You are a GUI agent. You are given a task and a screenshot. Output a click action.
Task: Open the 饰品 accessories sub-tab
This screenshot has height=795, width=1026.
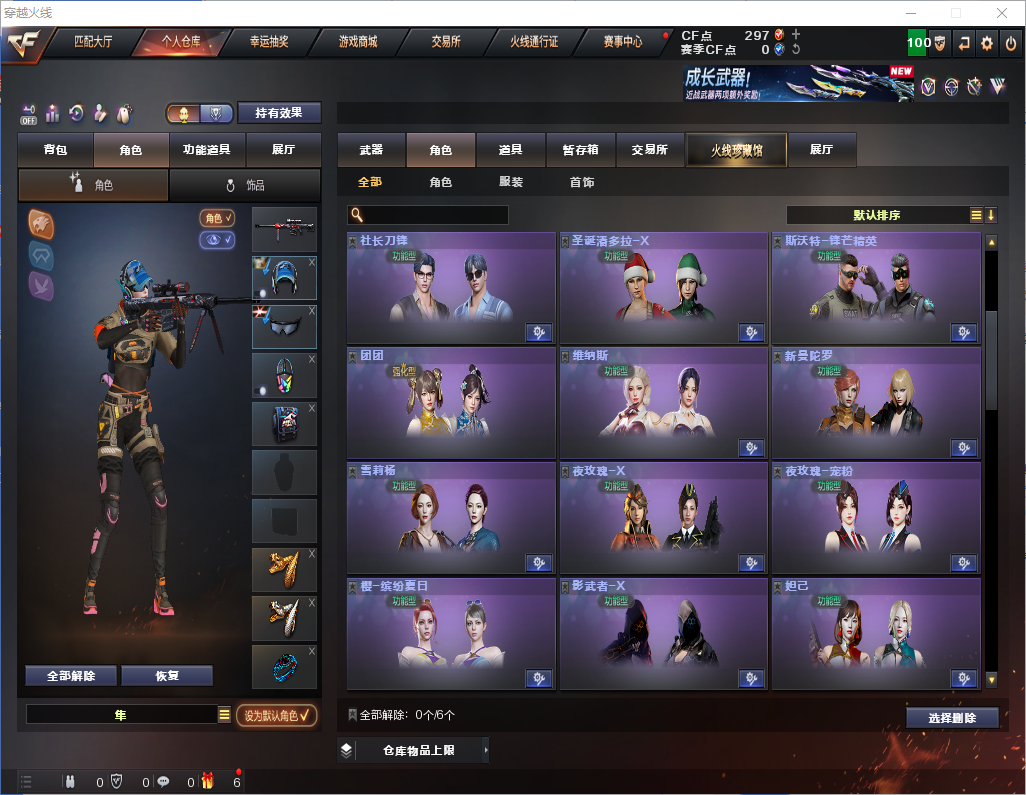(x=245, y=185)
